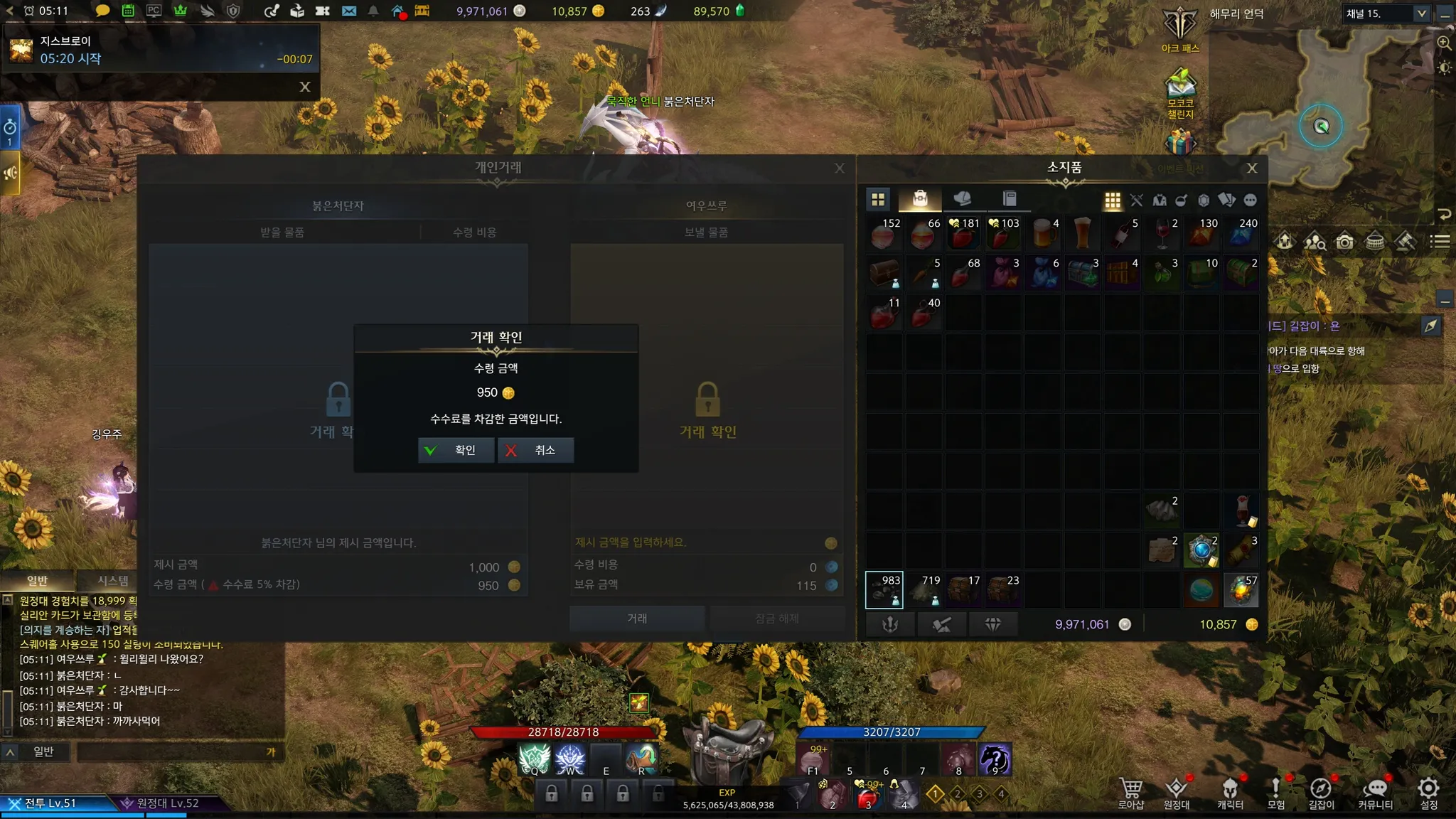Image resolution: width=1456 pixels, height=819 pixels.
Task: Confirm the trade with 확인 button
Action: (x=456, y=450)
